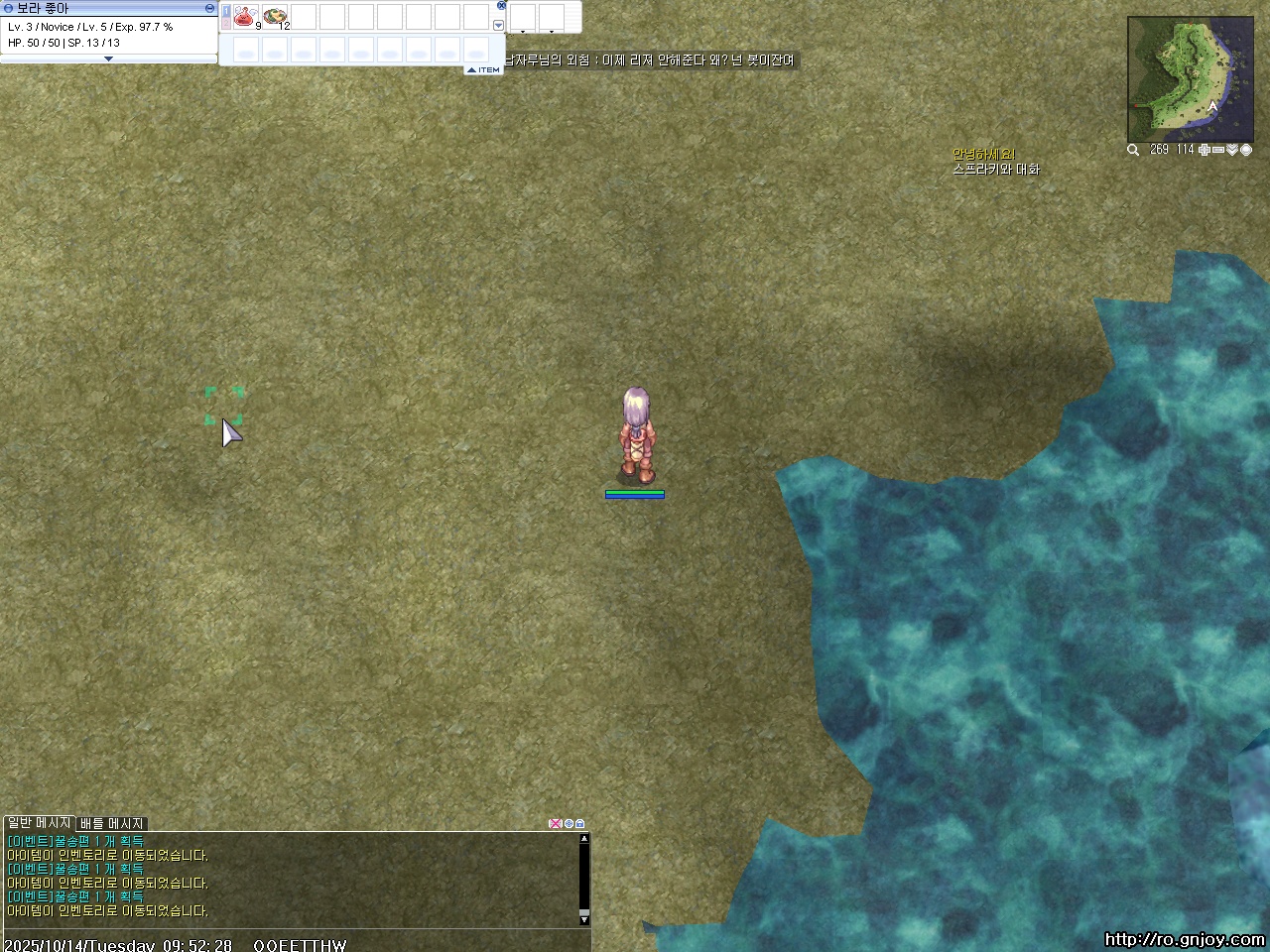Open the hotbar dropdown arrow
1270x952 pixels.
[x=498, y=26]
